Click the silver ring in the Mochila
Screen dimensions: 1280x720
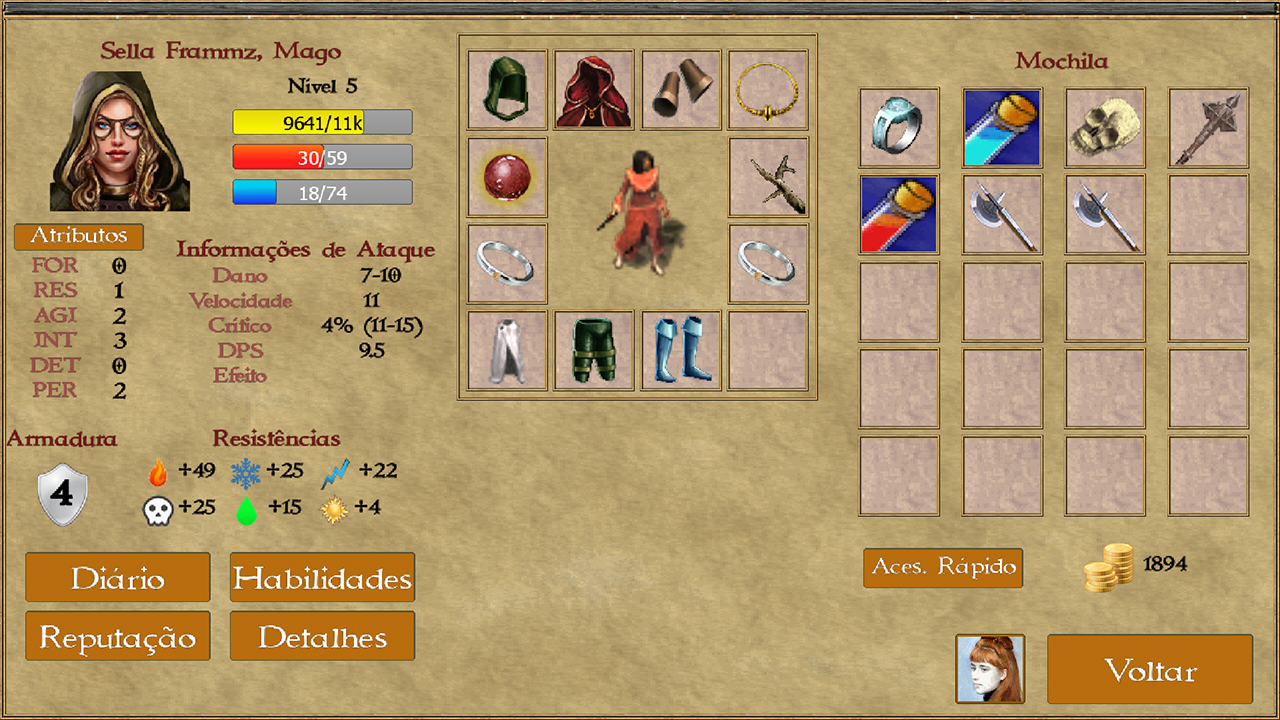898,127
